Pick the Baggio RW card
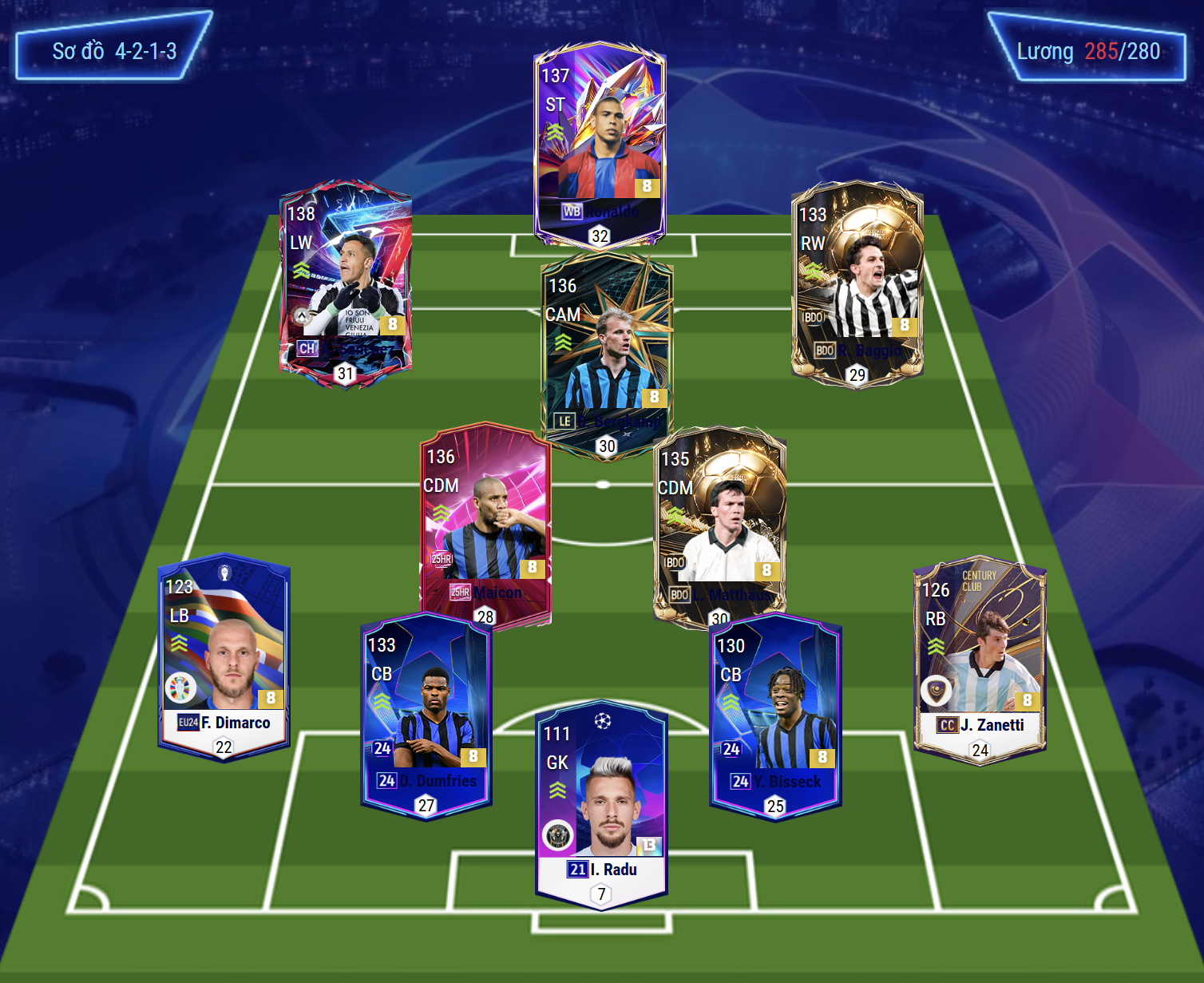This screenshot has width=1204, height=983. pos(857,283)
